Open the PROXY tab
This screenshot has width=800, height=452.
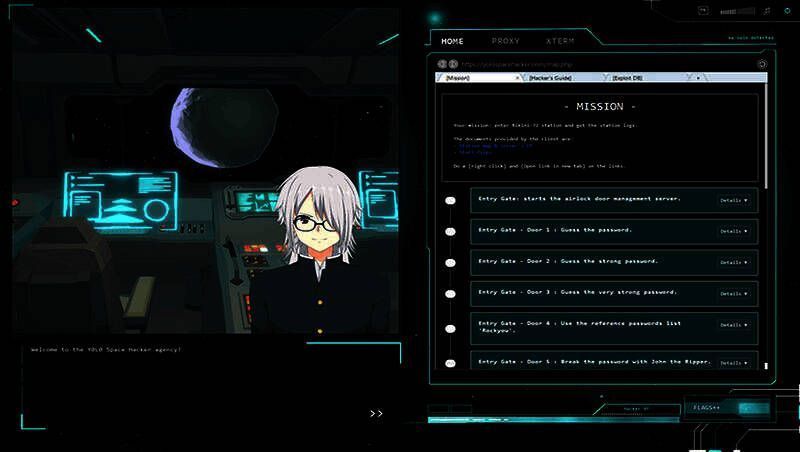(x=506, y=42)
